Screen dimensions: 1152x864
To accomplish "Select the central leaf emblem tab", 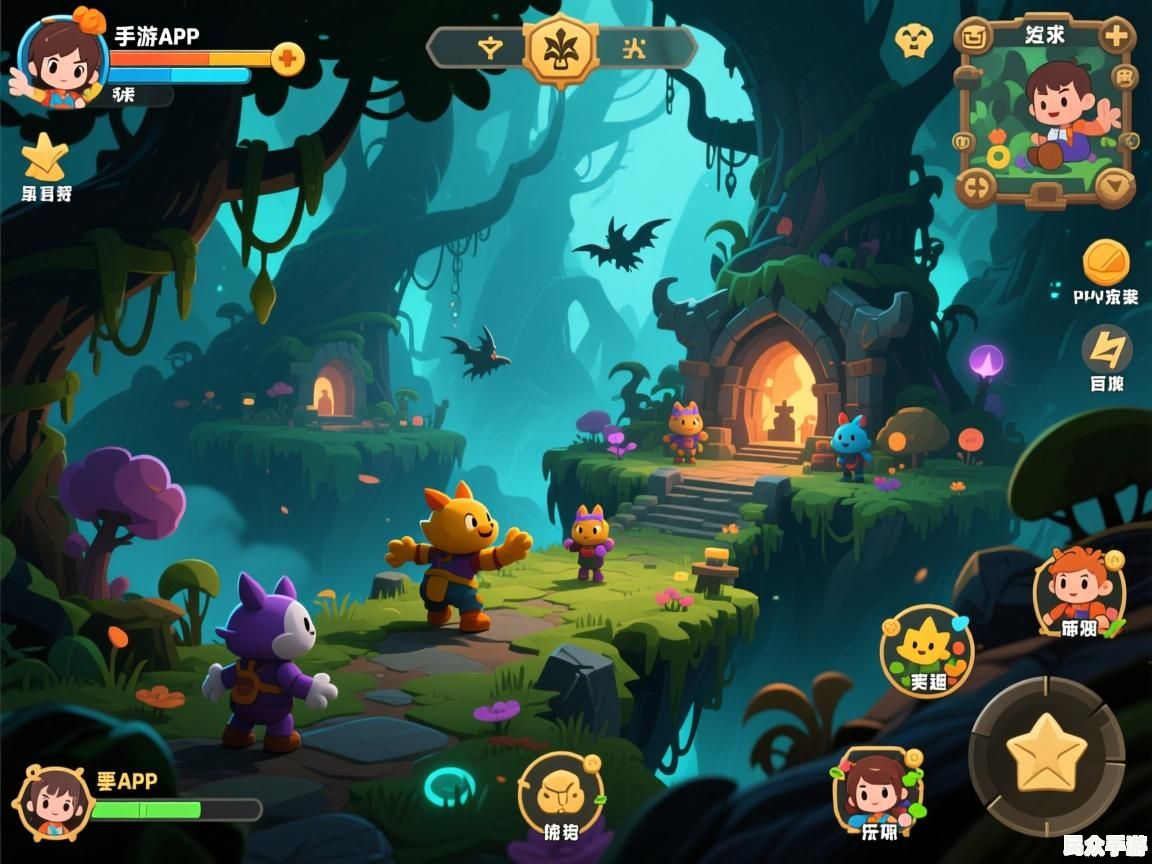I will 562,48.
